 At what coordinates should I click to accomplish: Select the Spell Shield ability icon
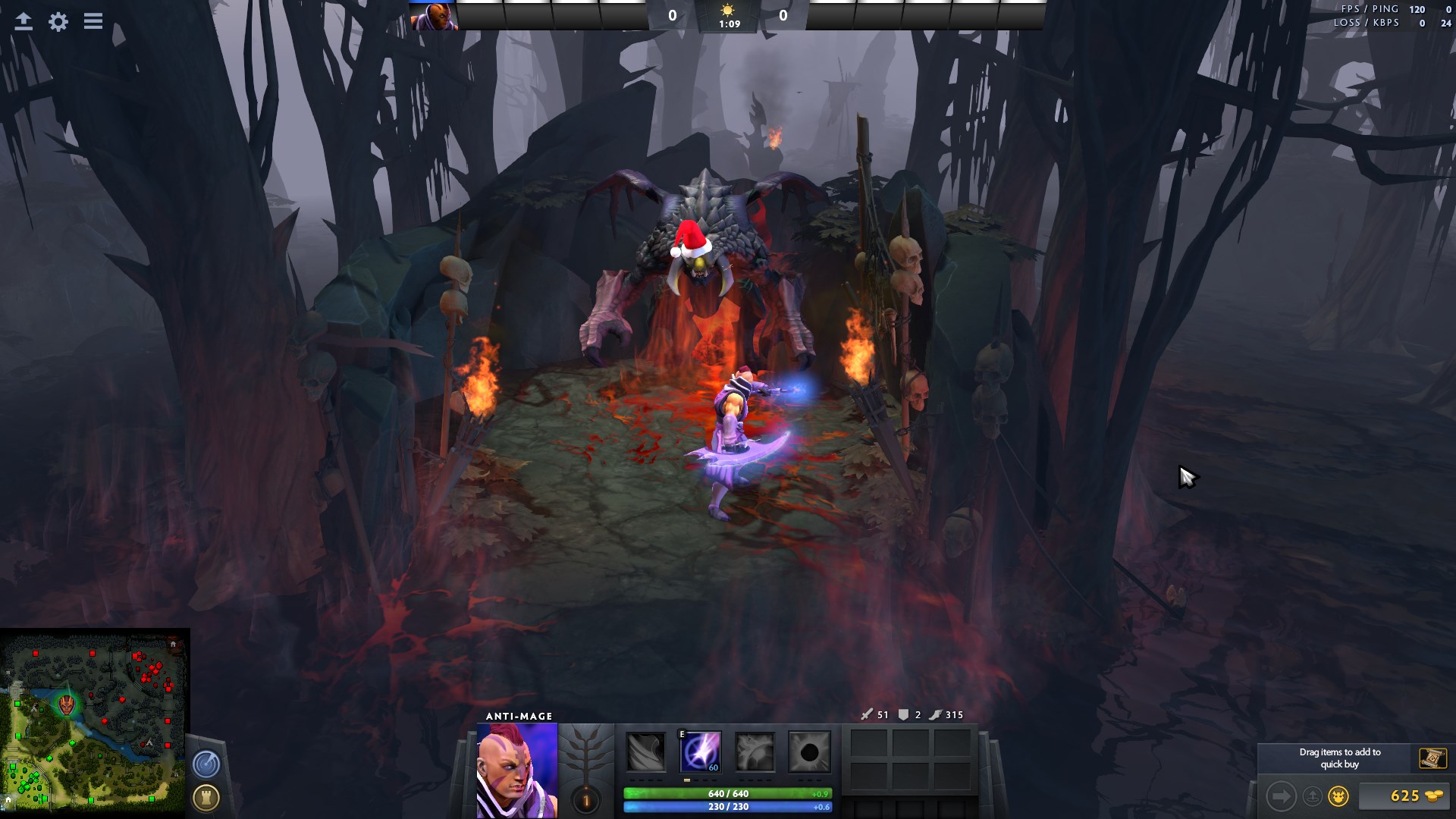click(755, 752)
